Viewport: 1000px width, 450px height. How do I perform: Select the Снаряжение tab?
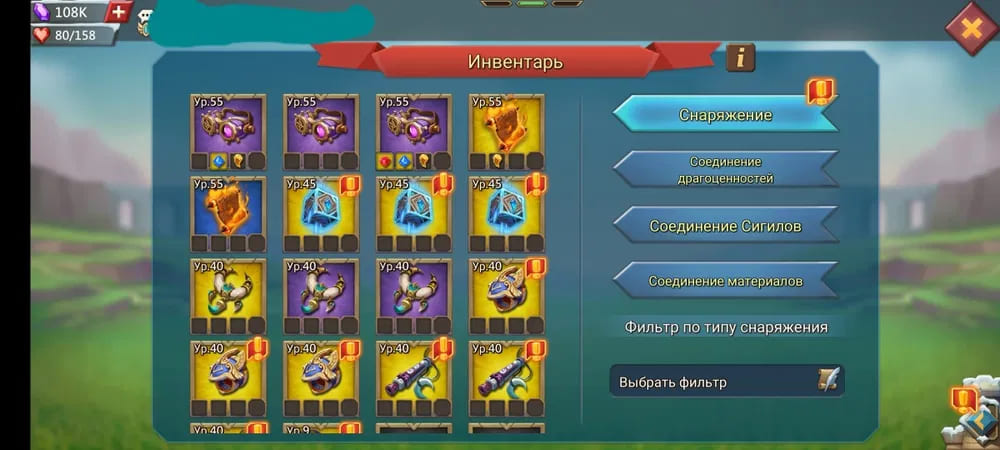[725, 115]
